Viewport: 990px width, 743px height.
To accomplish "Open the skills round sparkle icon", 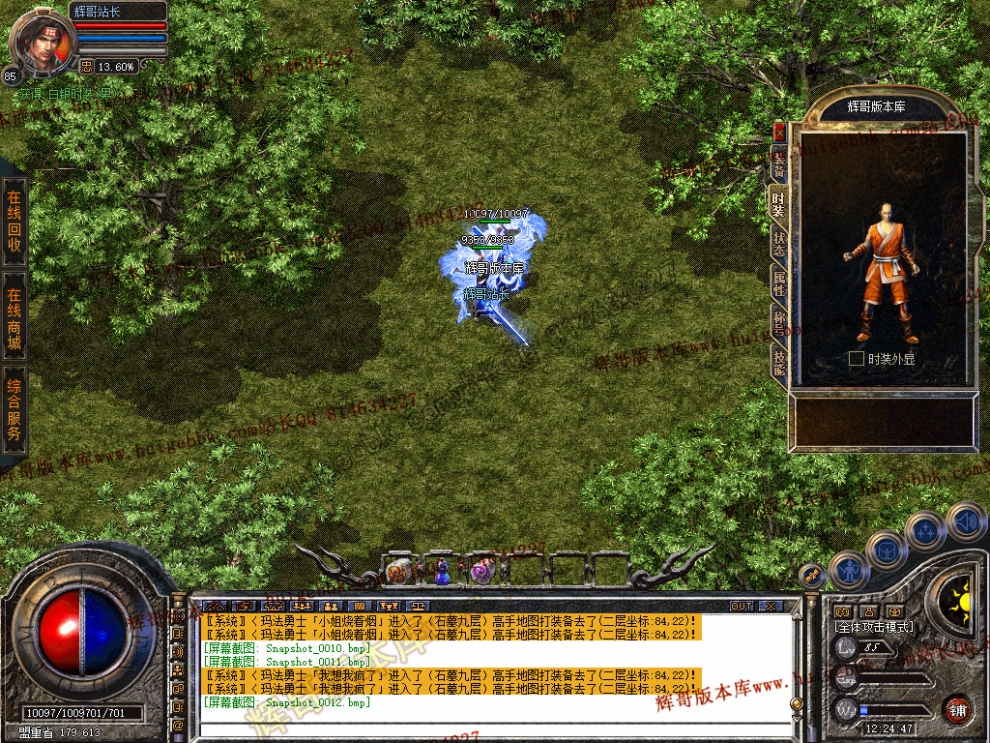I will [x=926, y=530].
